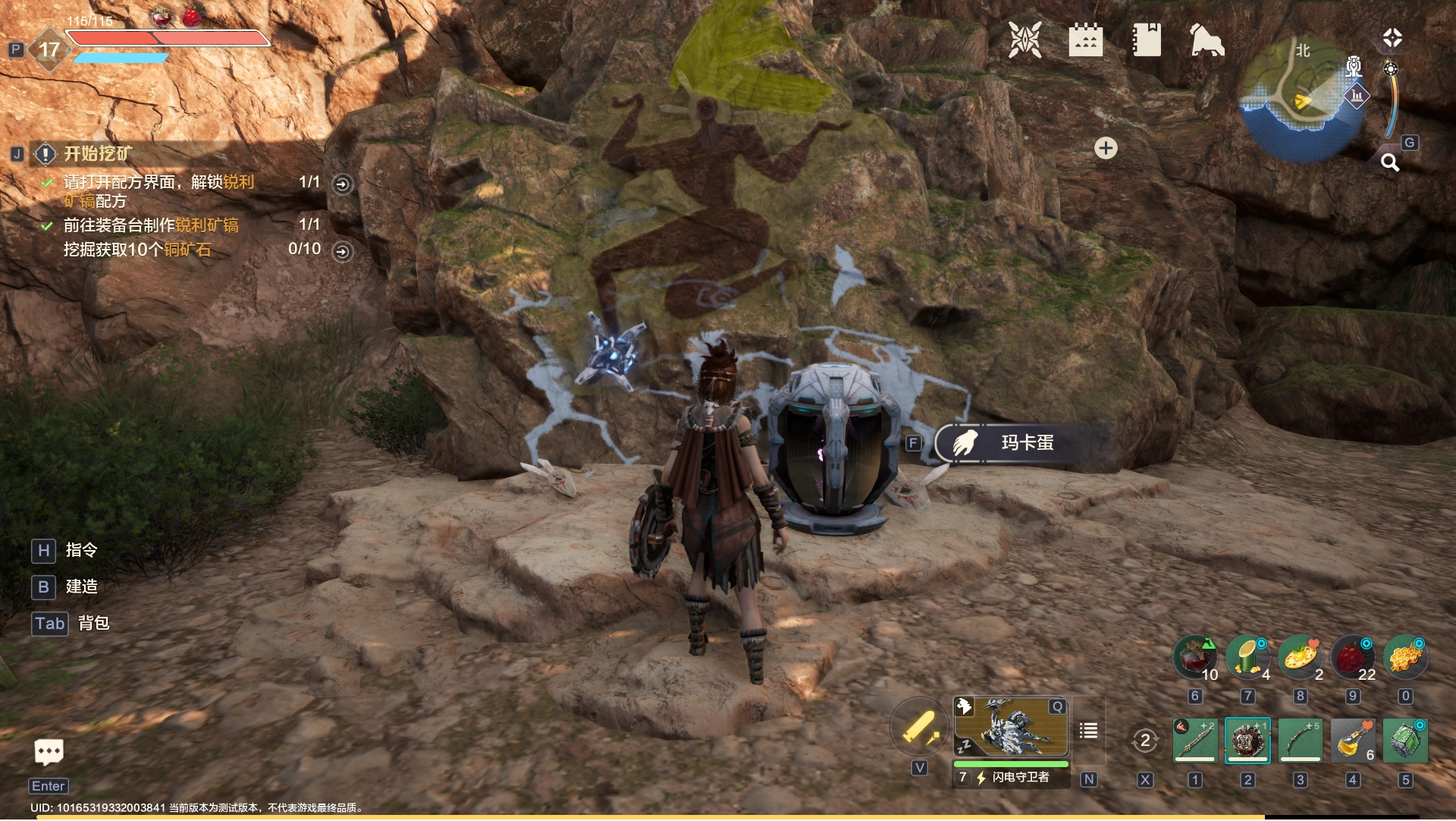Open the crossed-feathers emblem menu icon
This screenshot has width=1456, height=821.
click(1025, 40)
